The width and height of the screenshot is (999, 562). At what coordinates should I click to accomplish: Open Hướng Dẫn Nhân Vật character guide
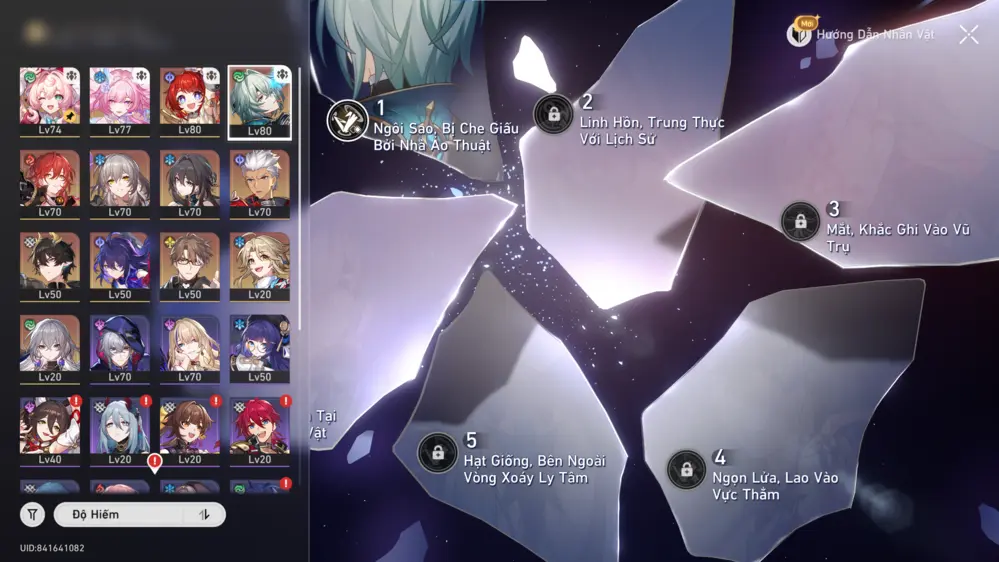click(x=862, y=35)
